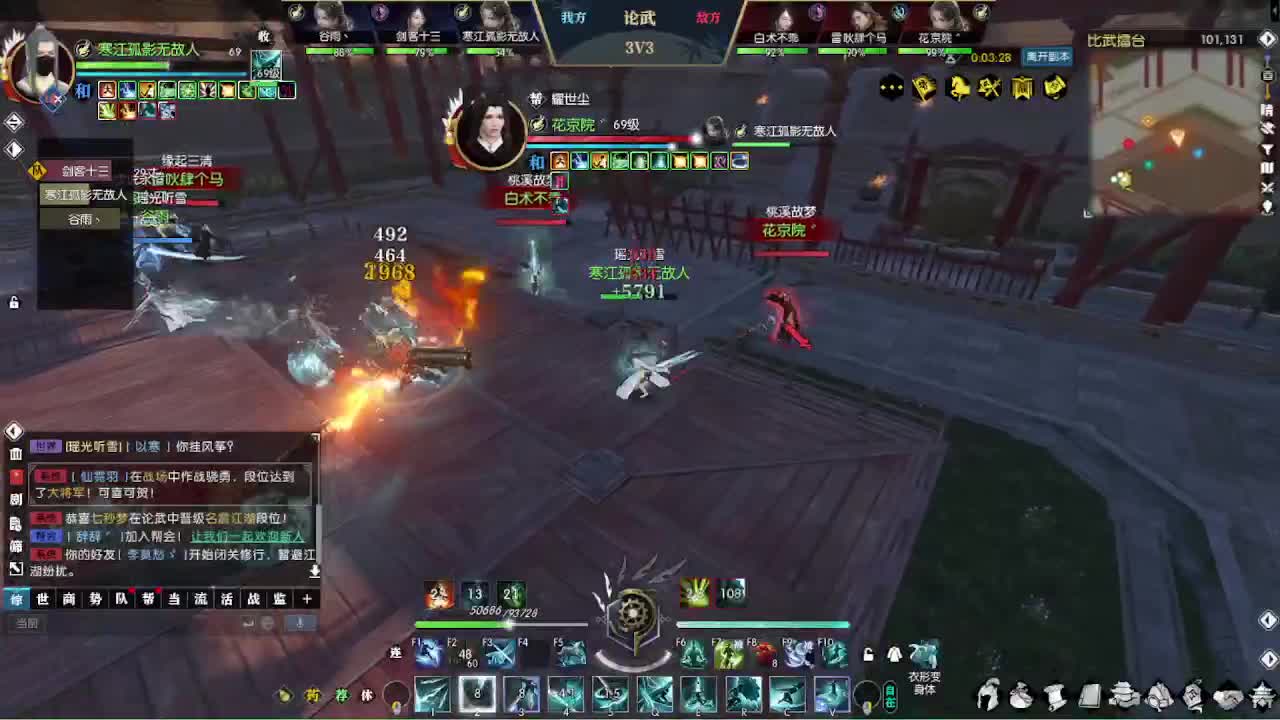Open the three-dot hexagon menu near the timer
Screen dimensions: 1280x720
pyautogui.click(x=889, y=88)
